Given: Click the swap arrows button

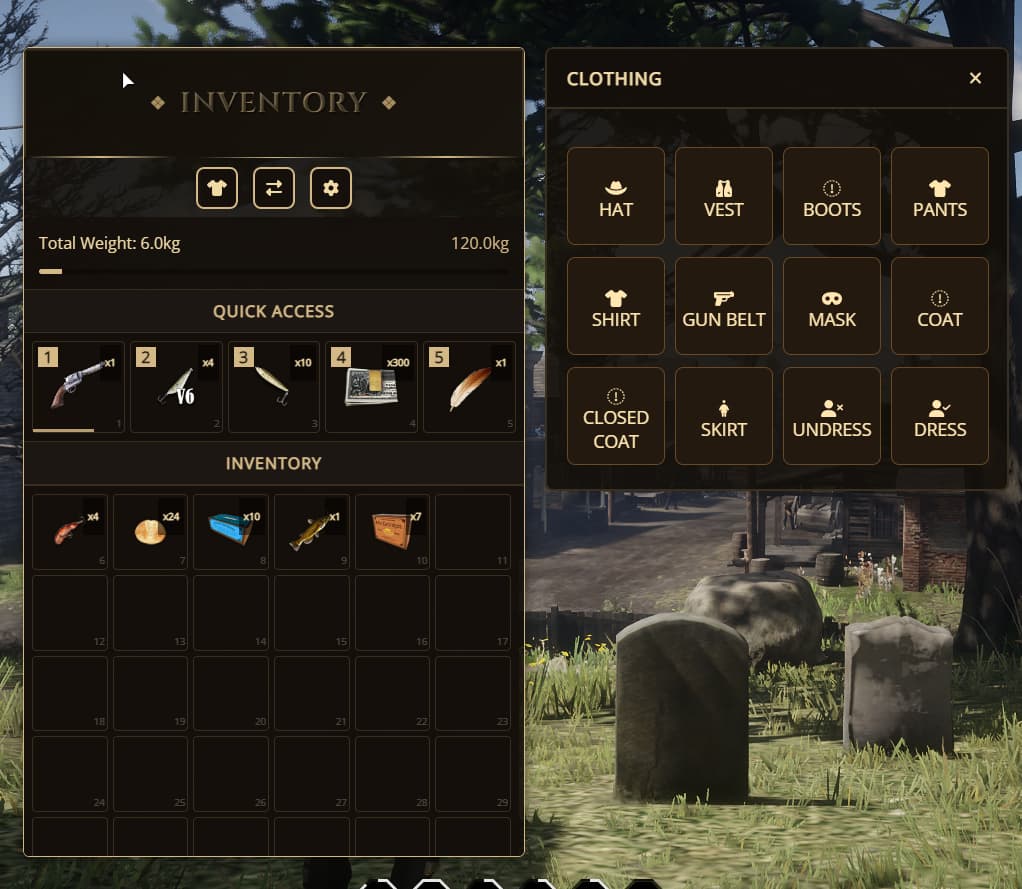Looking at the screenshot, I should click(274, 188).
